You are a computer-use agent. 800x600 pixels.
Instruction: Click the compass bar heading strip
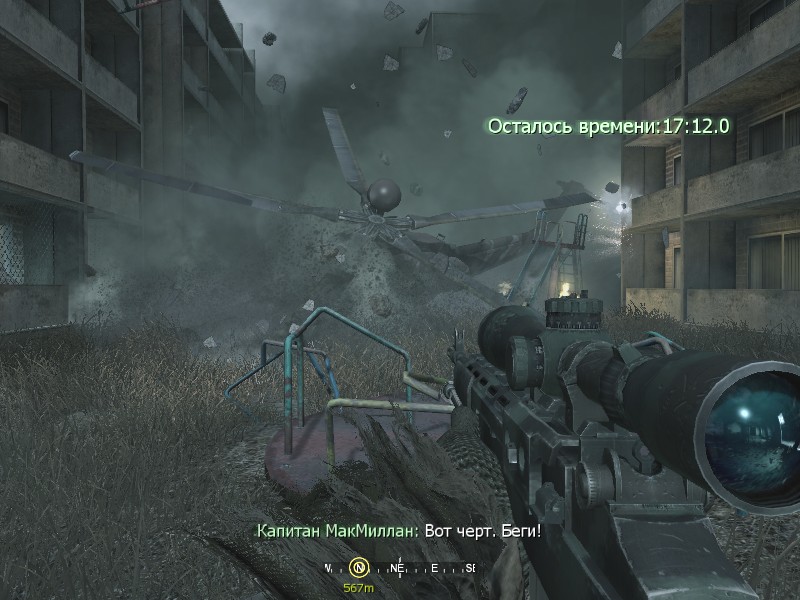click(400, 568)
